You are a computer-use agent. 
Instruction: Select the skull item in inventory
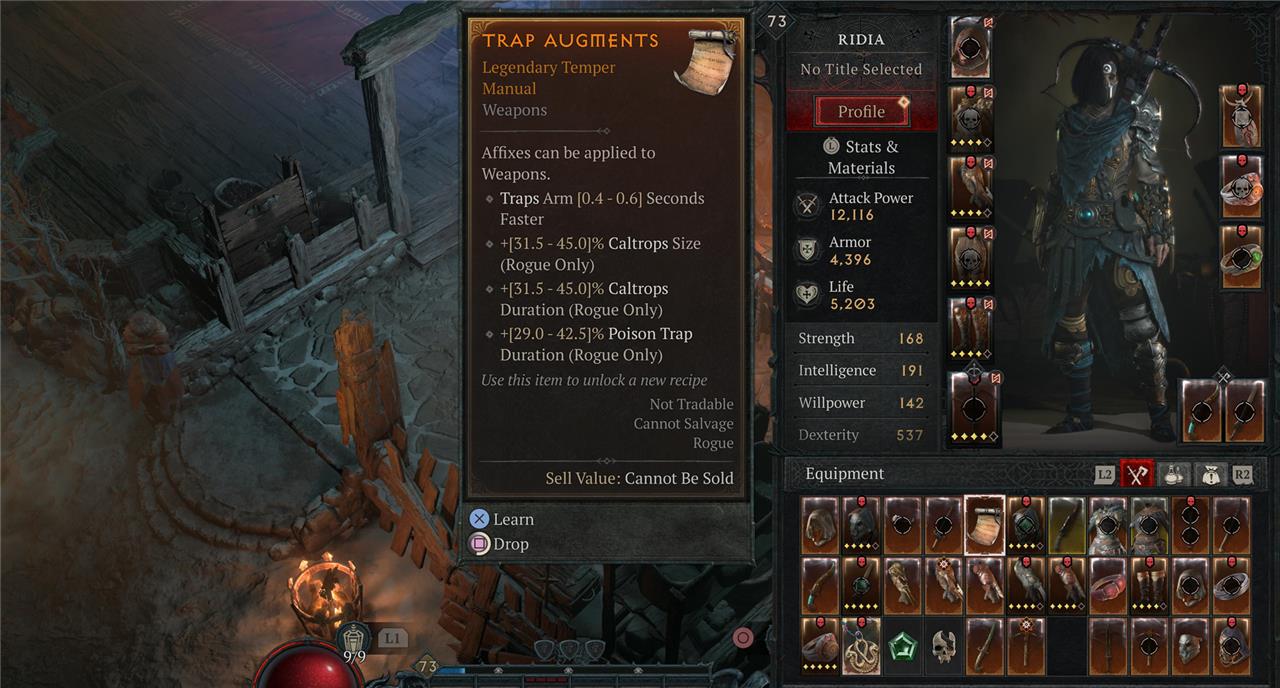pyautogui.click(x=943, y=646)
